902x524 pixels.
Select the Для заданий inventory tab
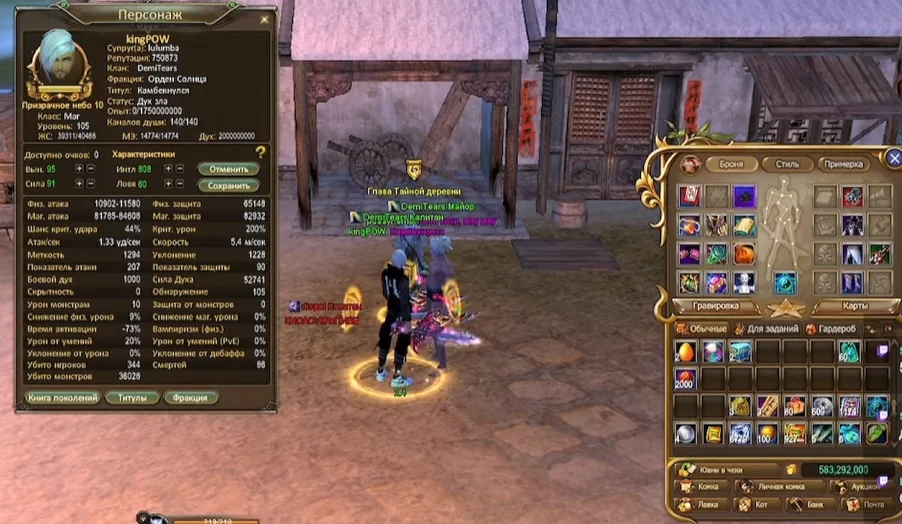767,328
